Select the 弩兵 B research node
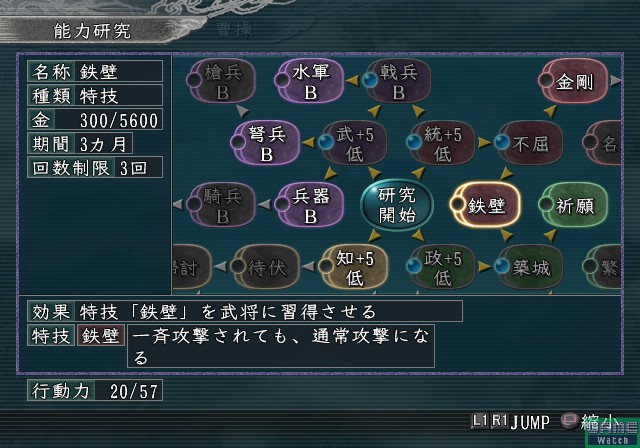This screenshot has width=640, height=448. click(x=266, y=143)
